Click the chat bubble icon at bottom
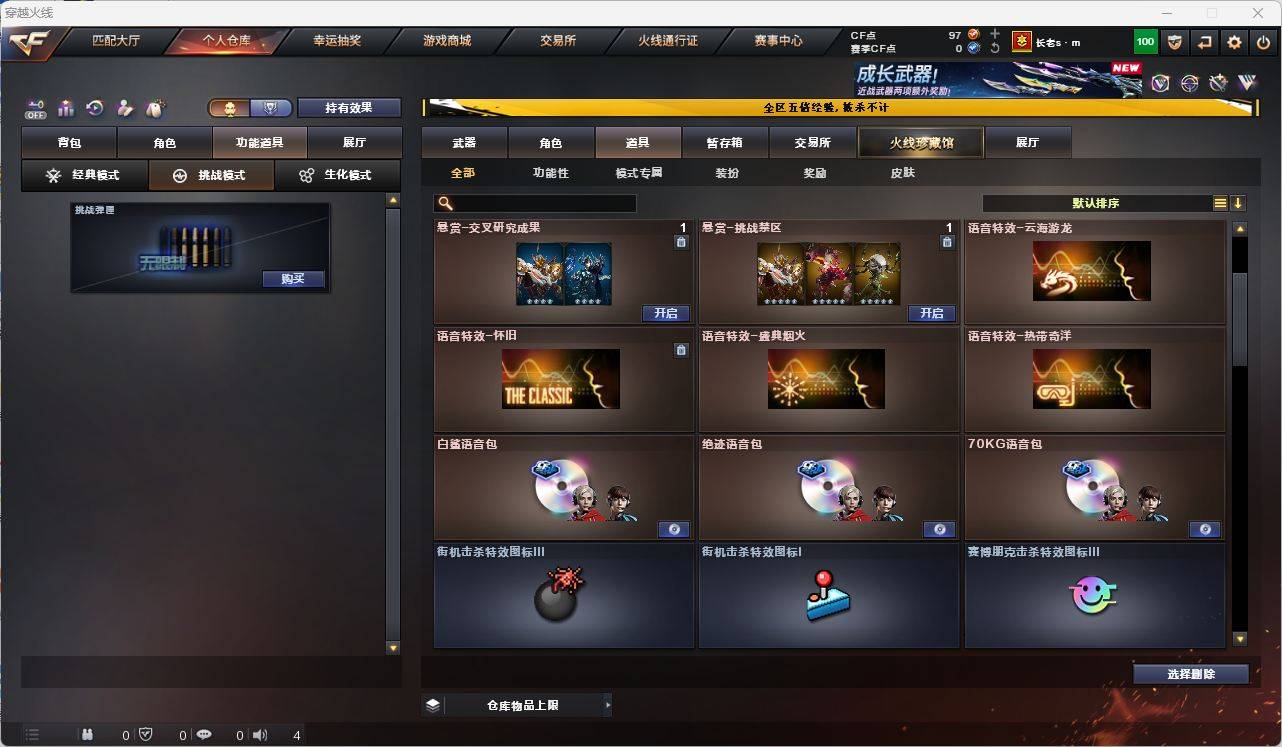Image resolution: width=1282 pixels, height=747 pixels. point(204,735)
